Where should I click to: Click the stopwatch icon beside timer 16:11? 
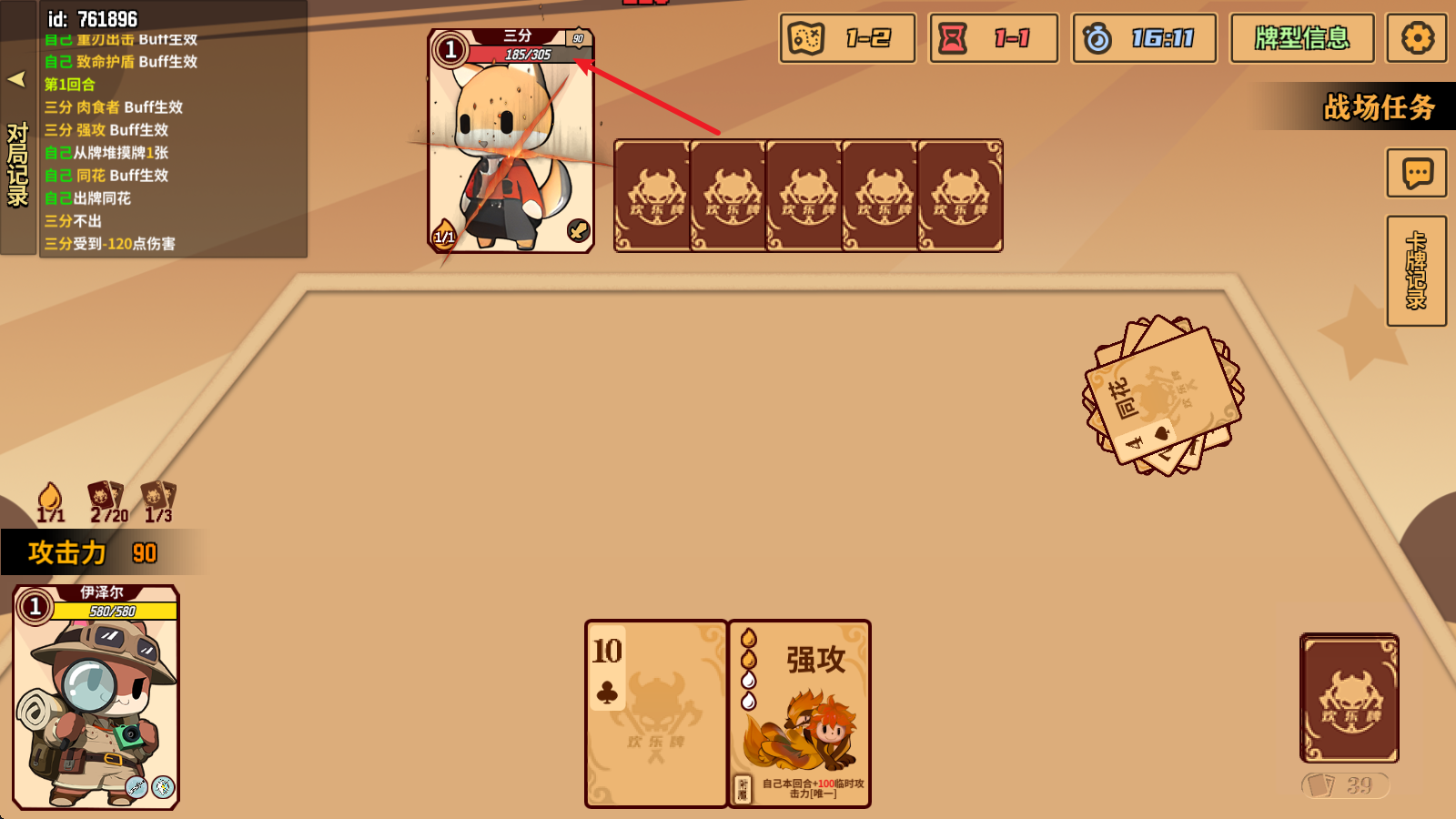coord(1097,38)
